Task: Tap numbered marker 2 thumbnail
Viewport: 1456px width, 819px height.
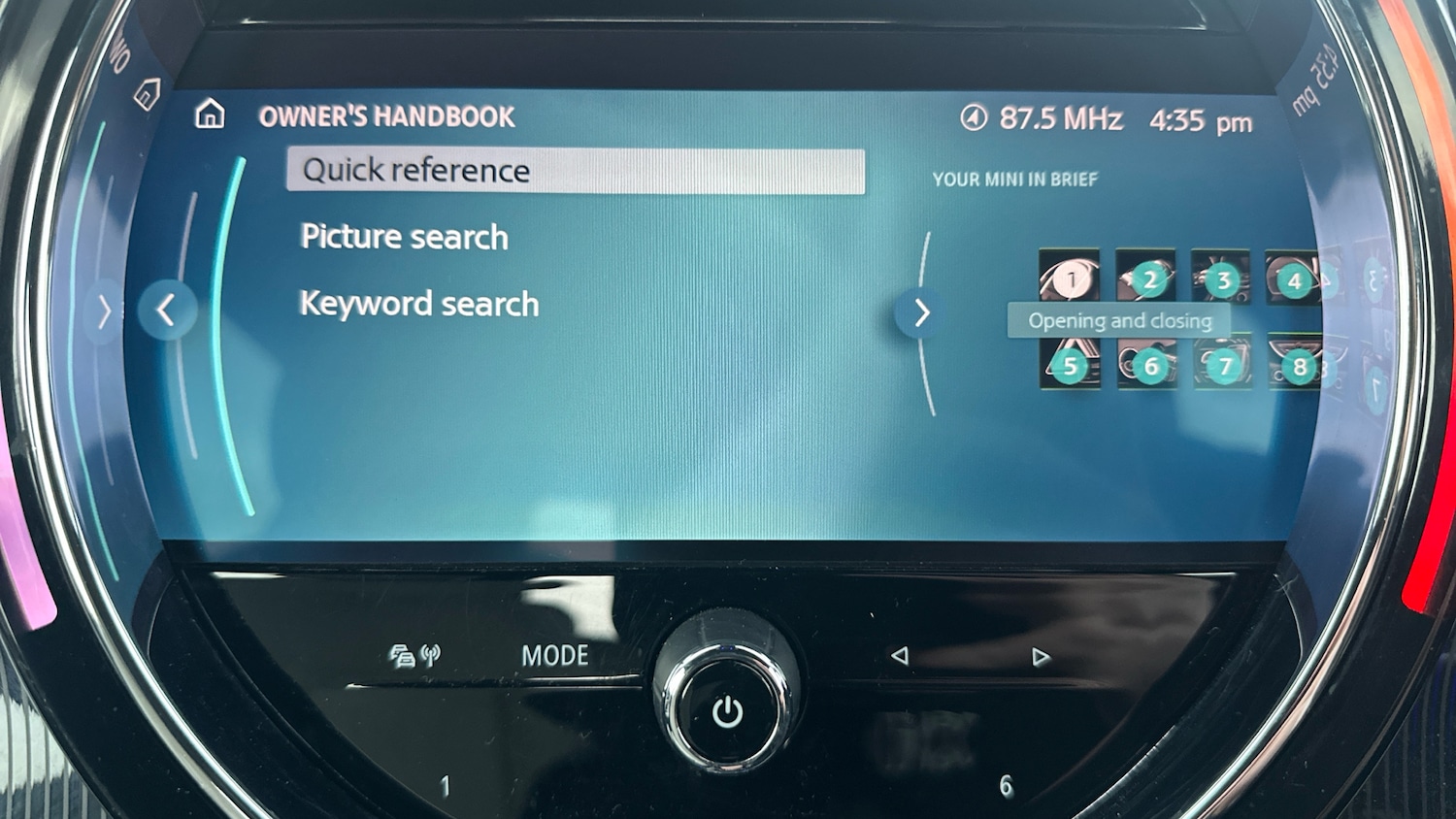Action: pos(1149,280)
